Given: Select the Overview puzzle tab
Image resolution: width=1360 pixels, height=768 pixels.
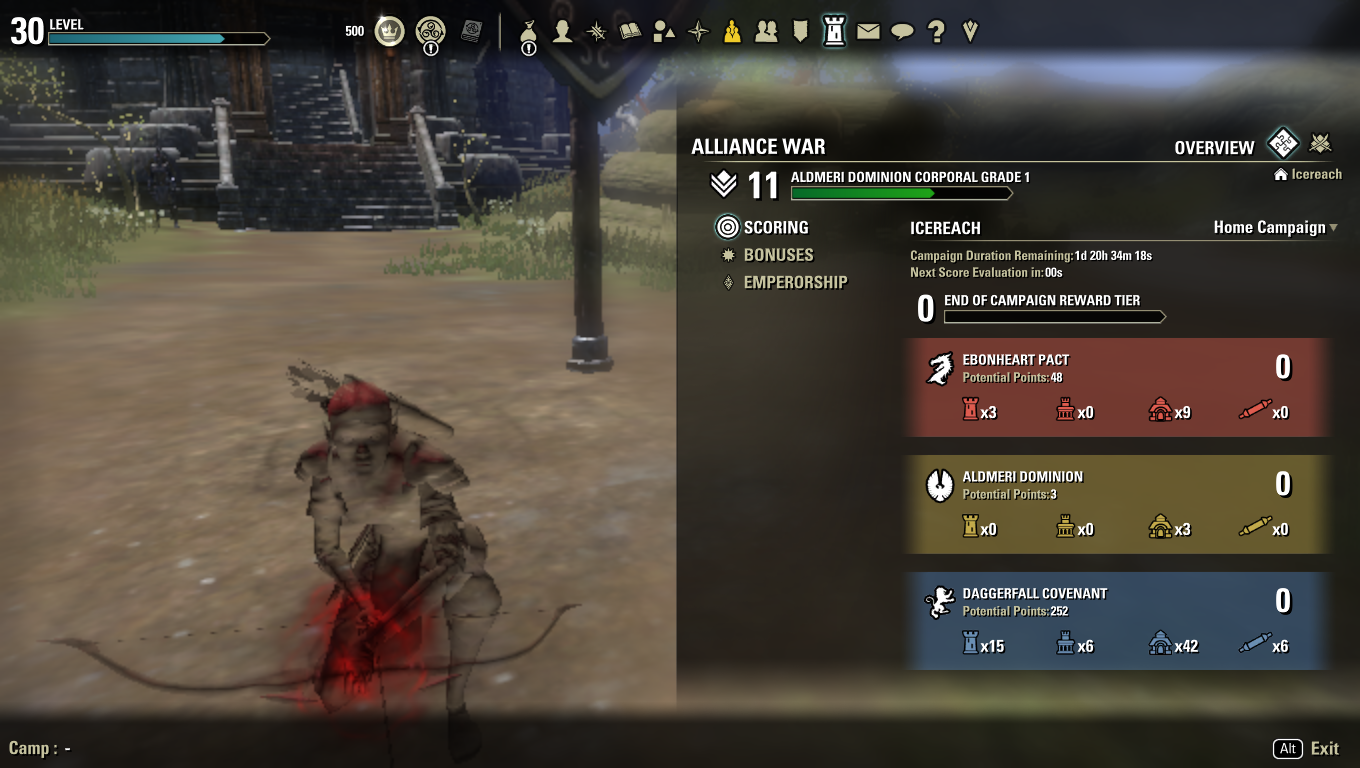Looking at the screenshot, I should [x=1282, y=144].
